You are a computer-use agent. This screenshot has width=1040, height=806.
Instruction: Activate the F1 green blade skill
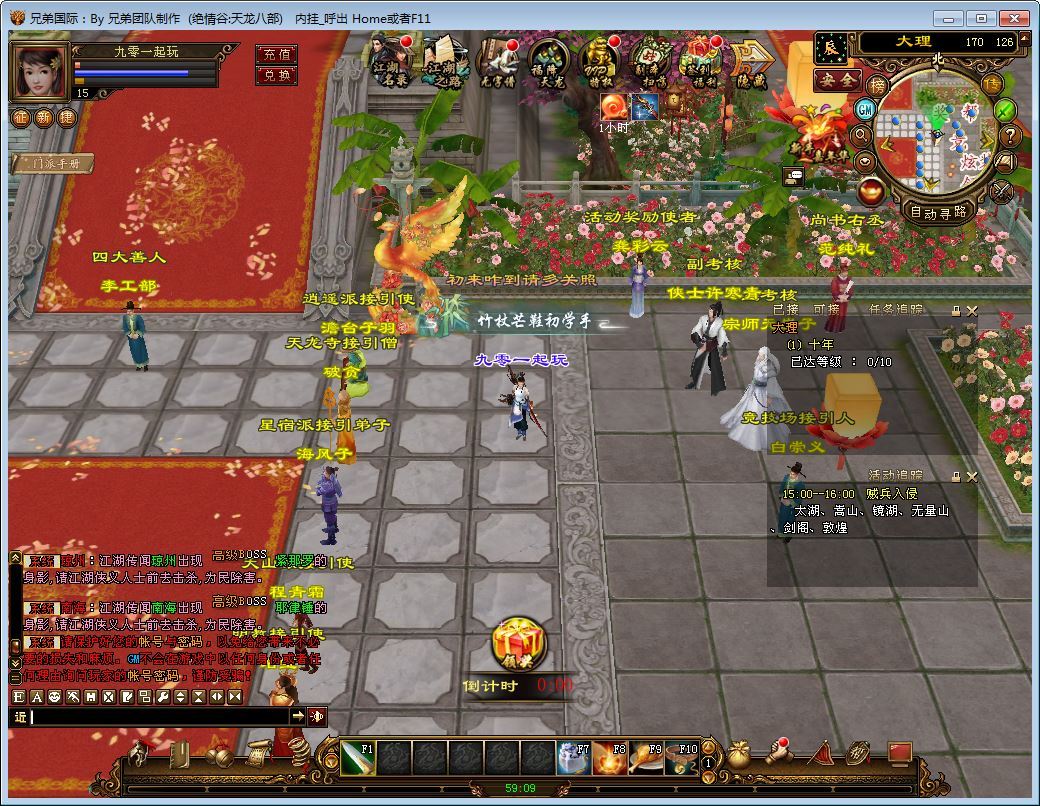[x=357, y=758]
